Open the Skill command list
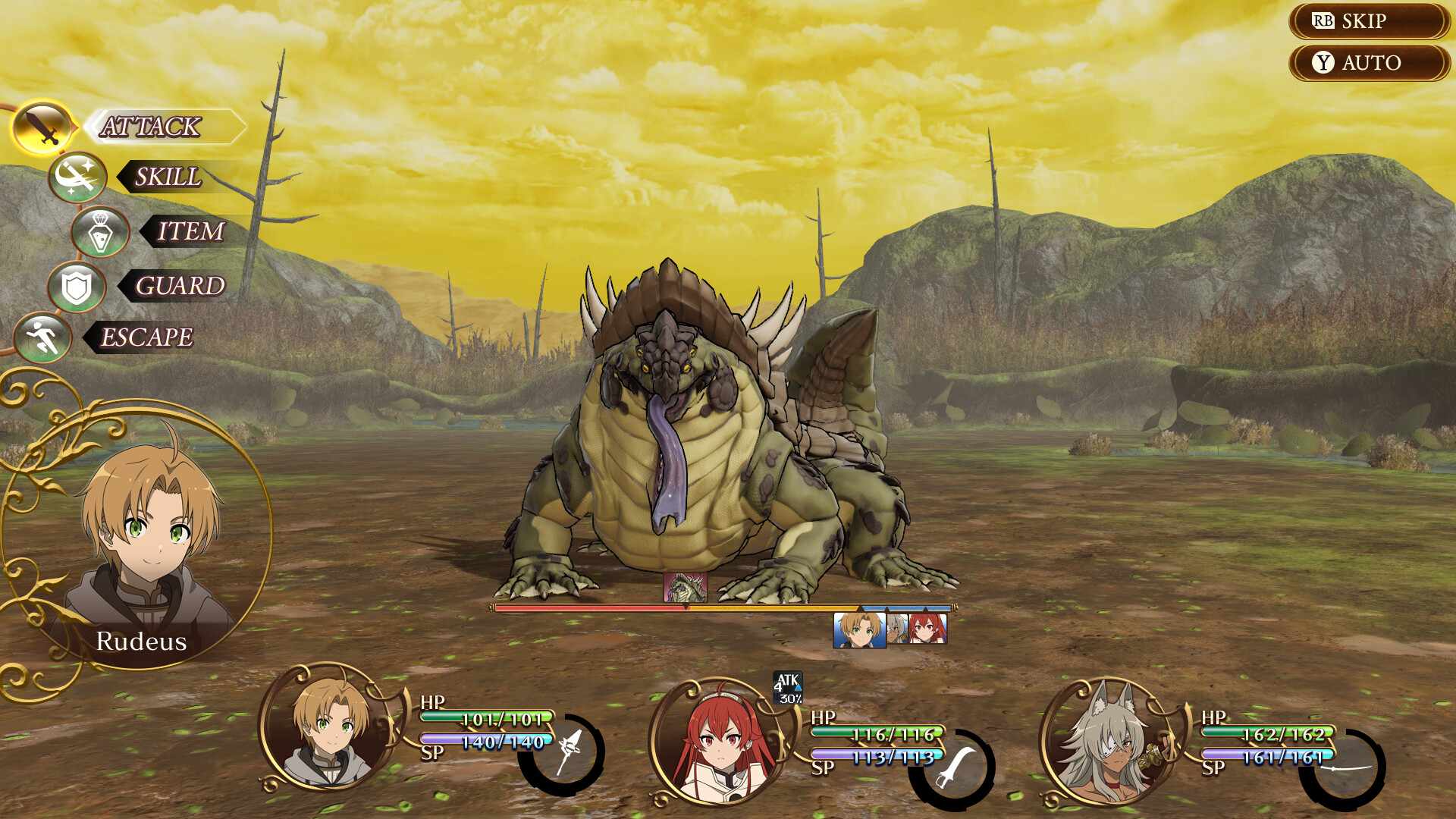1456x819 pixels. tap(167, 177)
